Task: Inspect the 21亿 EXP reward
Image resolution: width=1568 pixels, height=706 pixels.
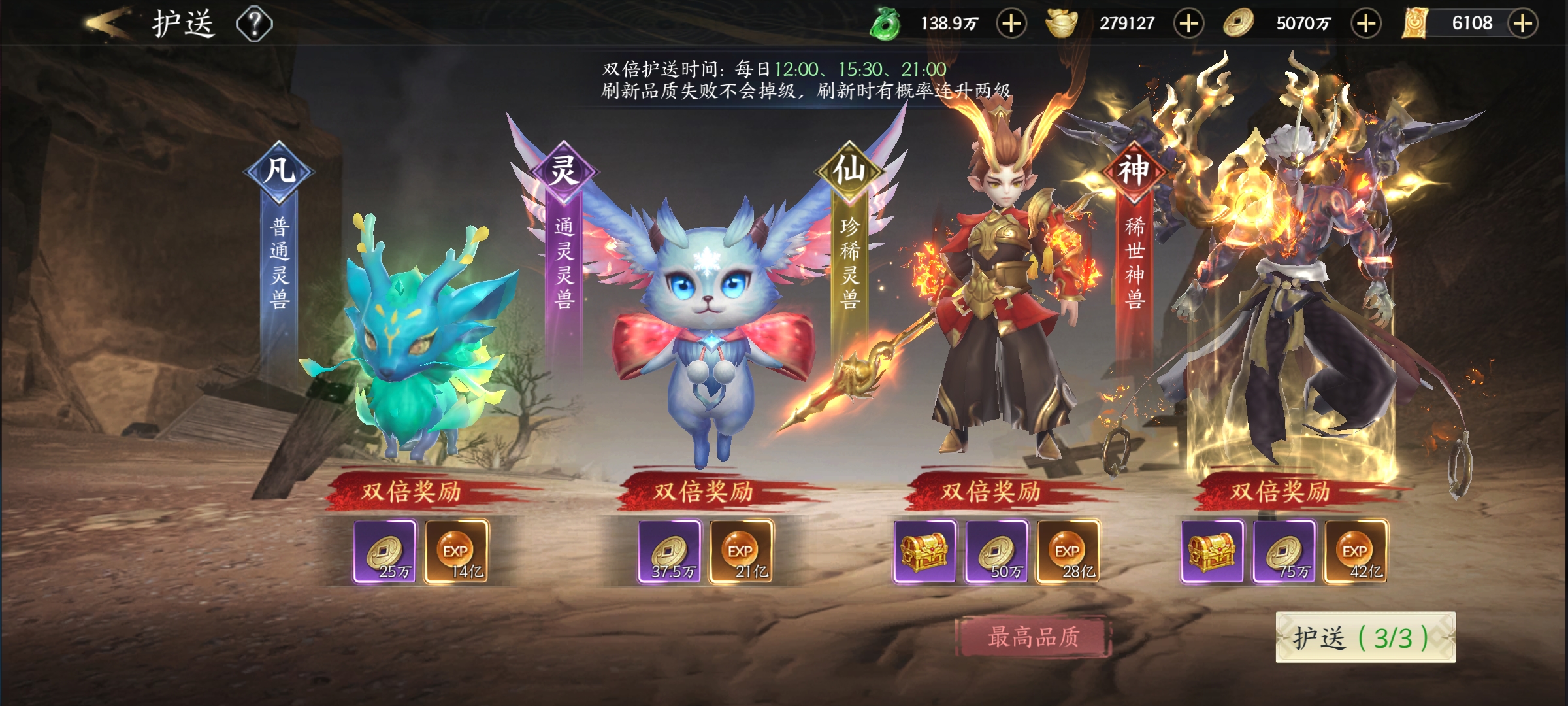Action: [x=741, y=552]
